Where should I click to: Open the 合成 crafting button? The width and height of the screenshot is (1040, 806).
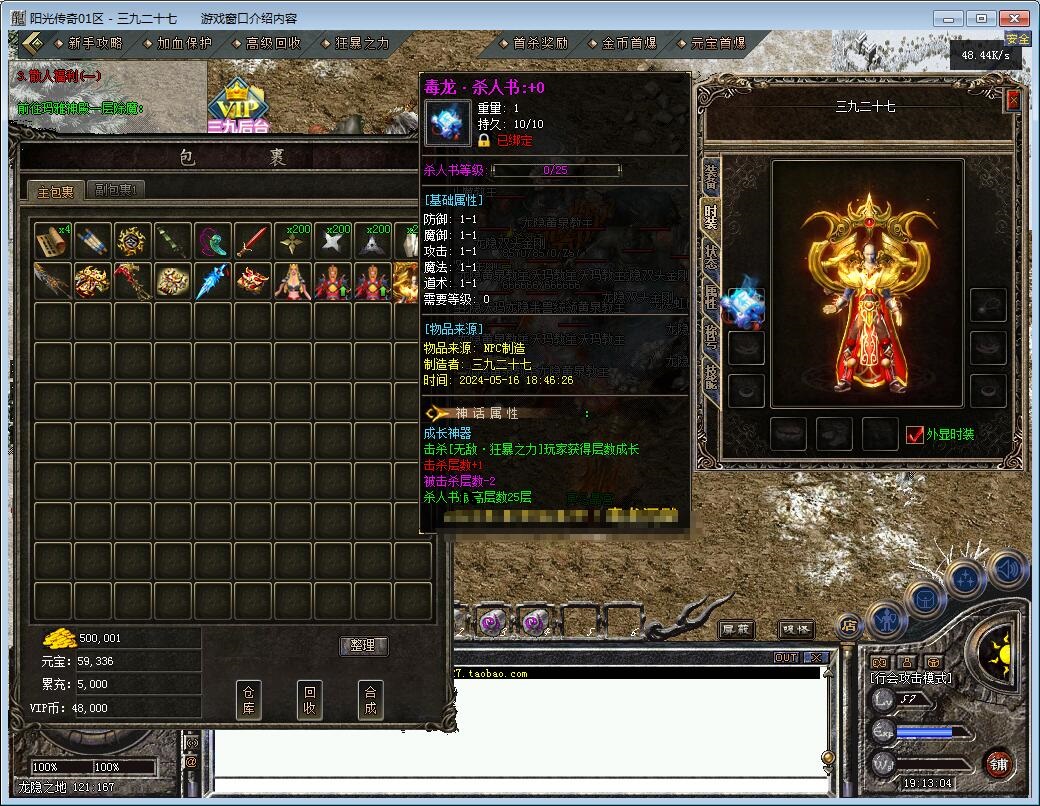pos(371,699)
